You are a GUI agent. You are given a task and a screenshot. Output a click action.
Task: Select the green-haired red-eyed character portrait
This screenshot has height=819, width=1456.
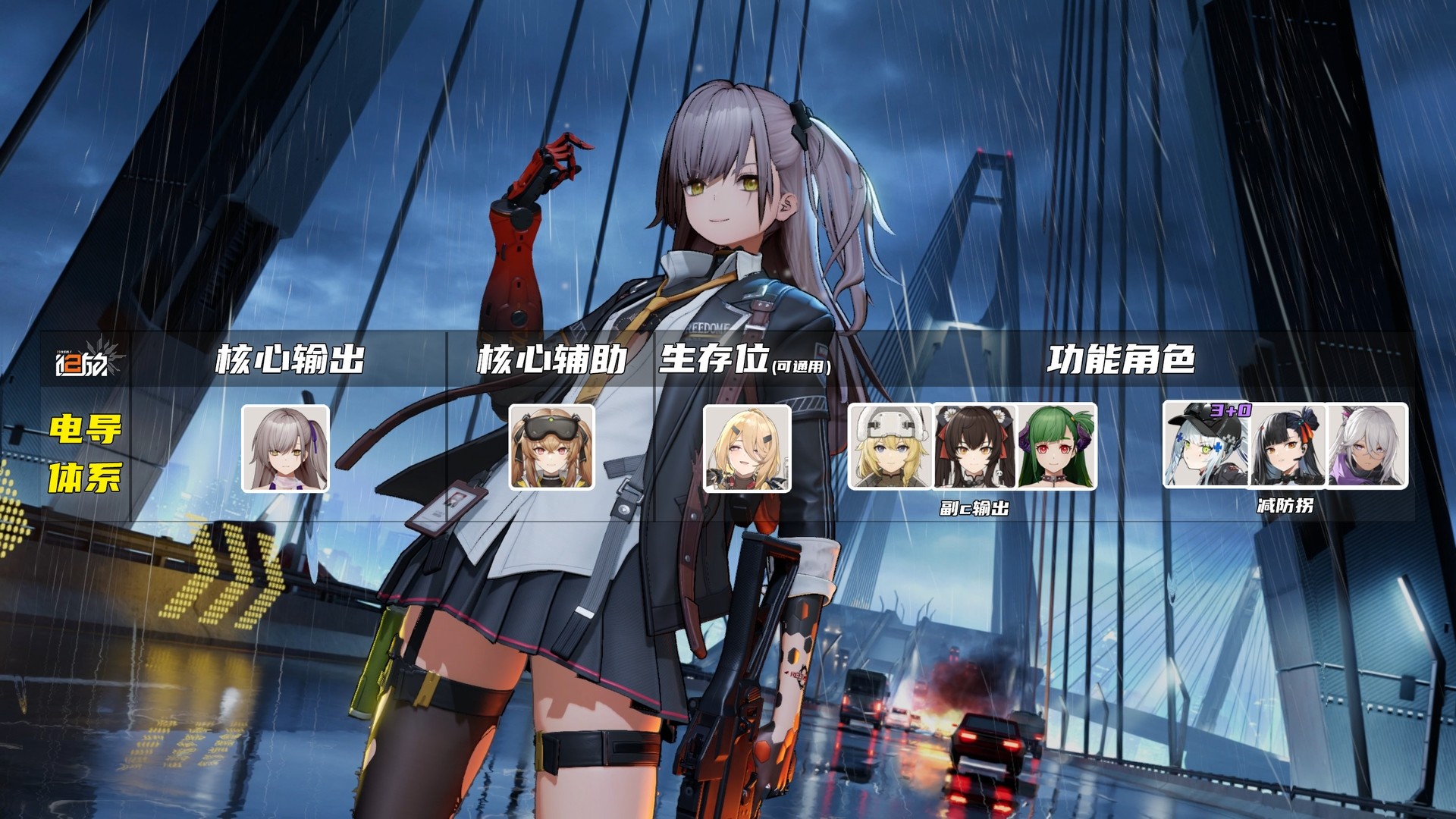click(1056, 446)
